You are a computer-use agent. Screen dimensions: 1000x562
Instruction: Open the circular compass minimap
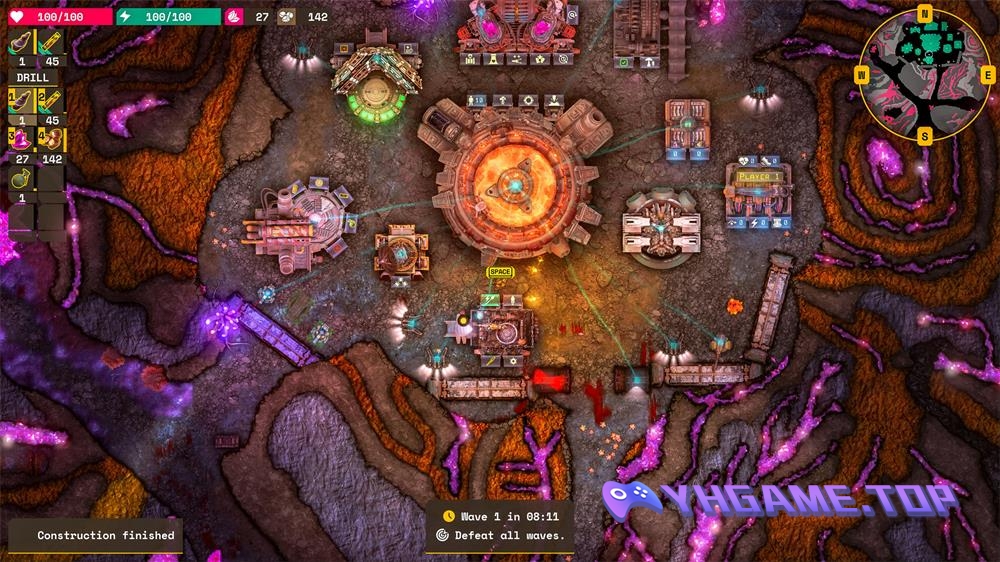click(924, 75)
